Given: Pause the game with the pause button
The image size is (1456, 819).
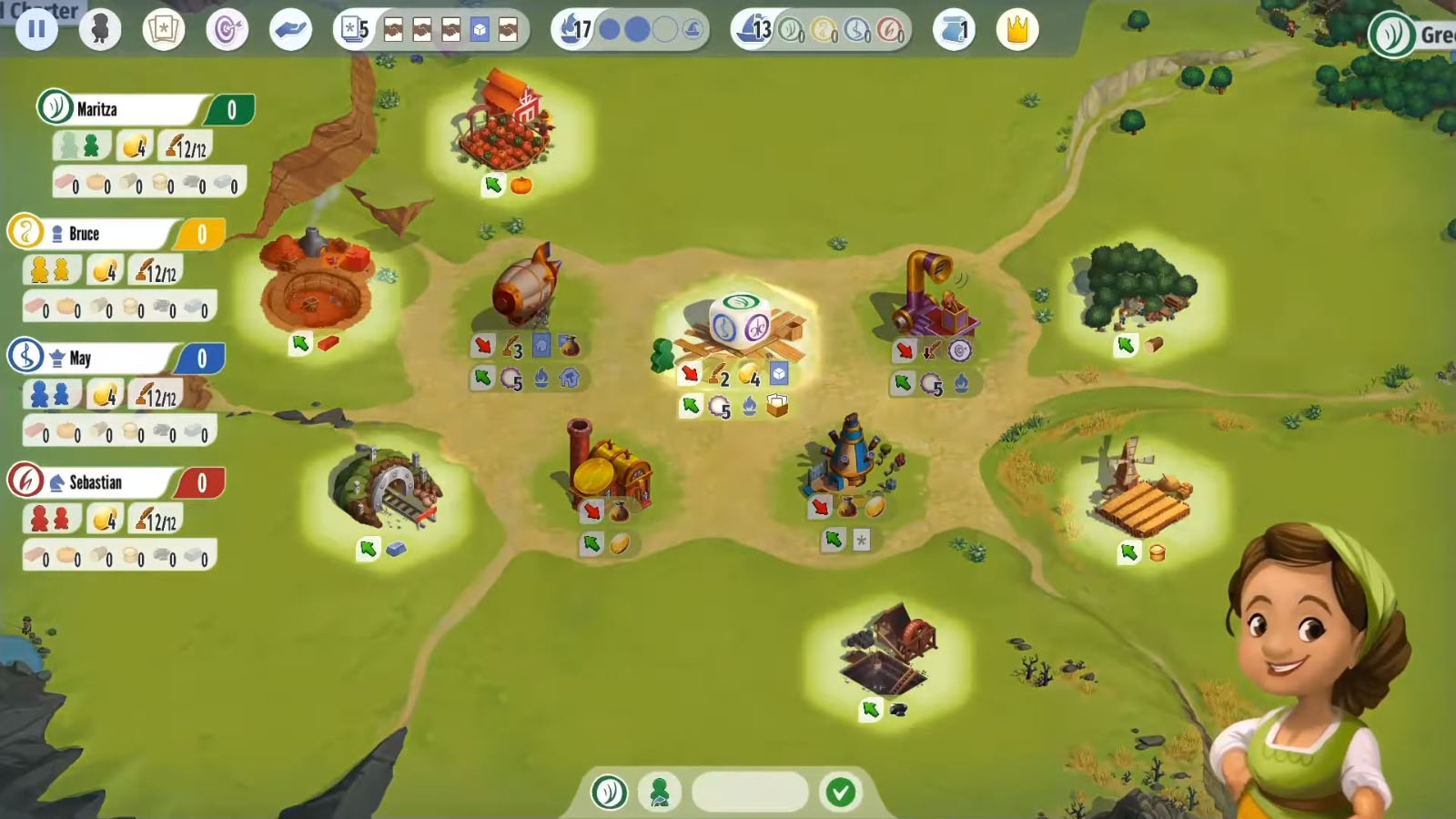Looking at the screenshot, I should (37, 28).
